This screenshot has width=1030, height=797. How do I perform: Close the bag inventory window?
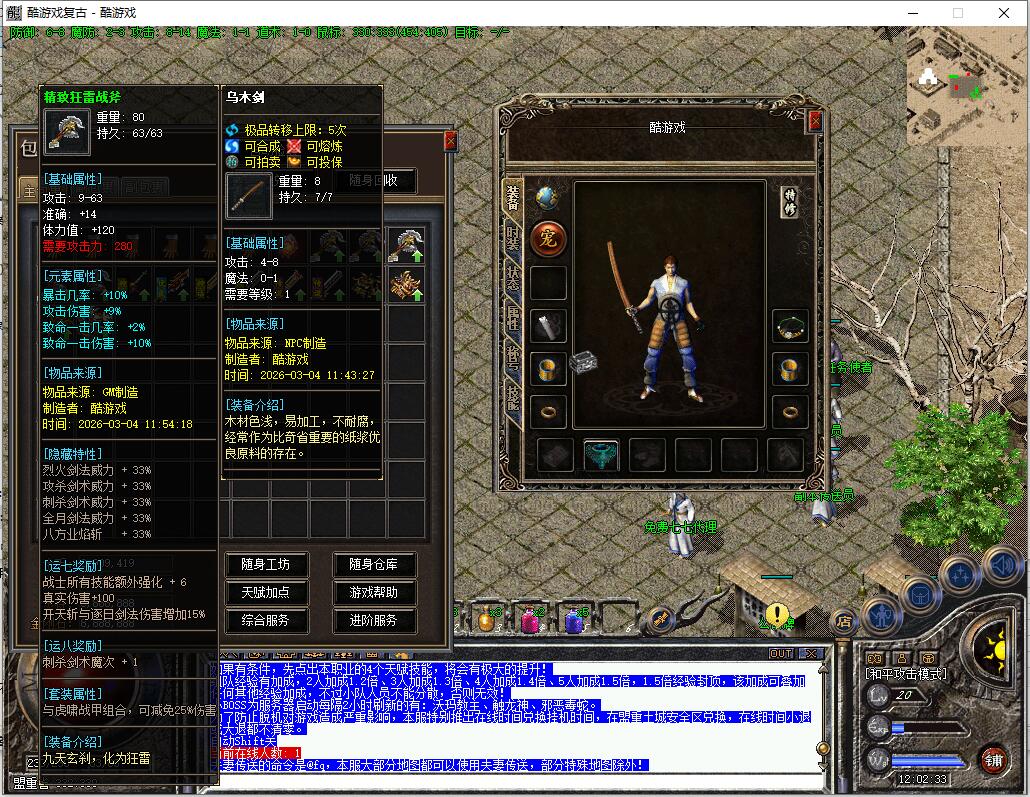pos(450,141)
